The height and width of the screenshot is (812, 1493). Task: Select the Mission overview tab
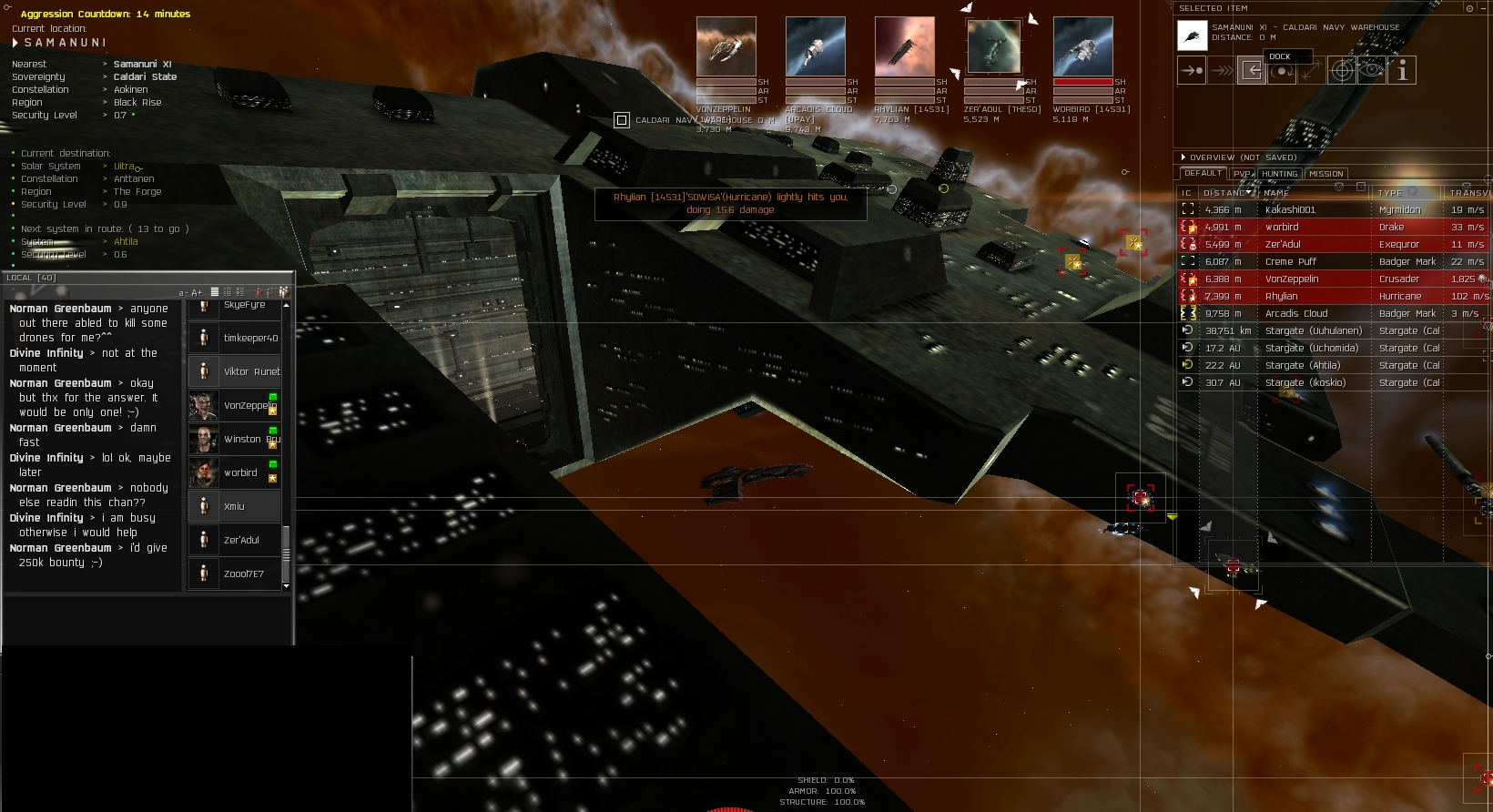point(1325,174)
